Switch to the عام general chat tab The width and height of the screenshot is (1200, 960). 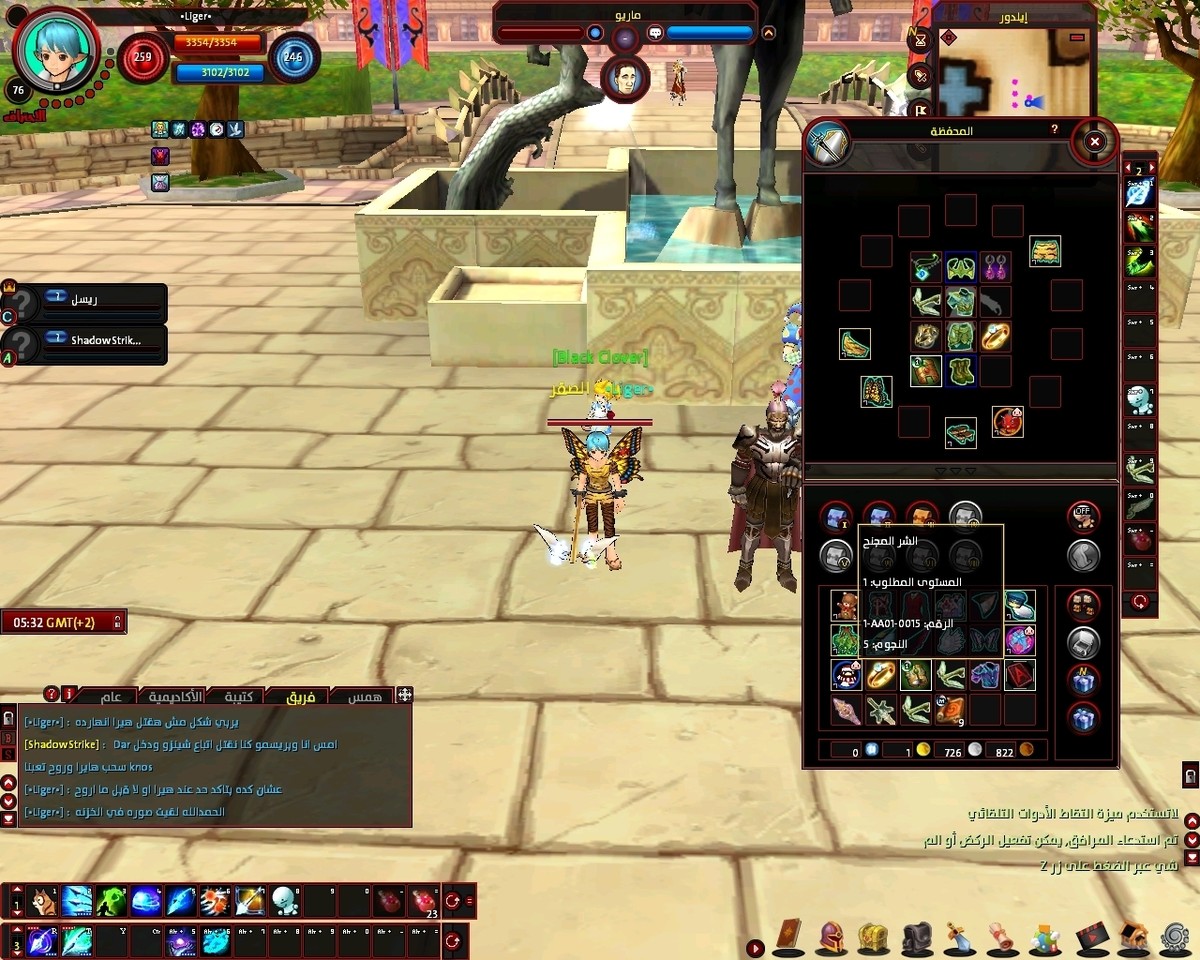(111, 696)
